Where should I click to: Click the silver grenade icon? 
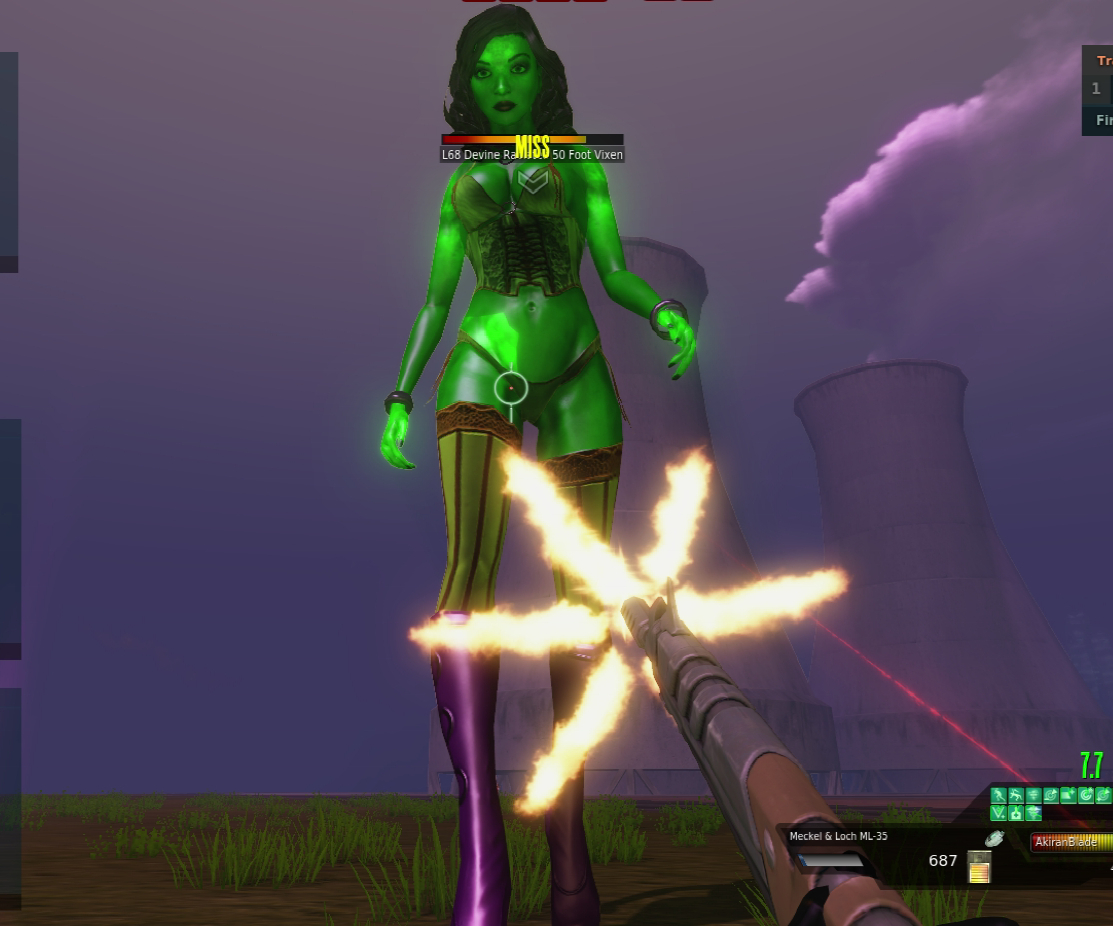[x=993, y=839]
